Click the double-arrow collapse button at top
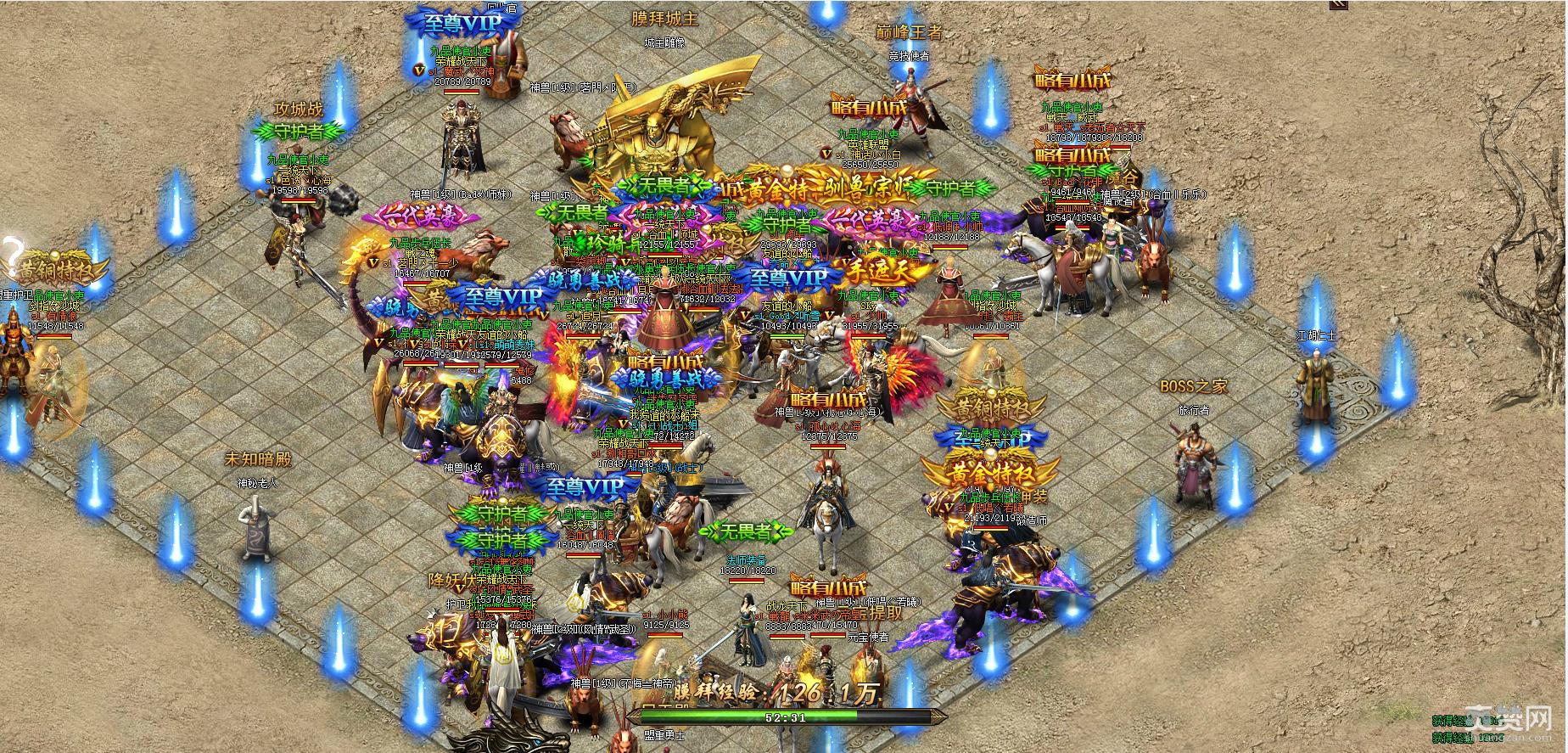The image size is (1568, 753). 1338,4
